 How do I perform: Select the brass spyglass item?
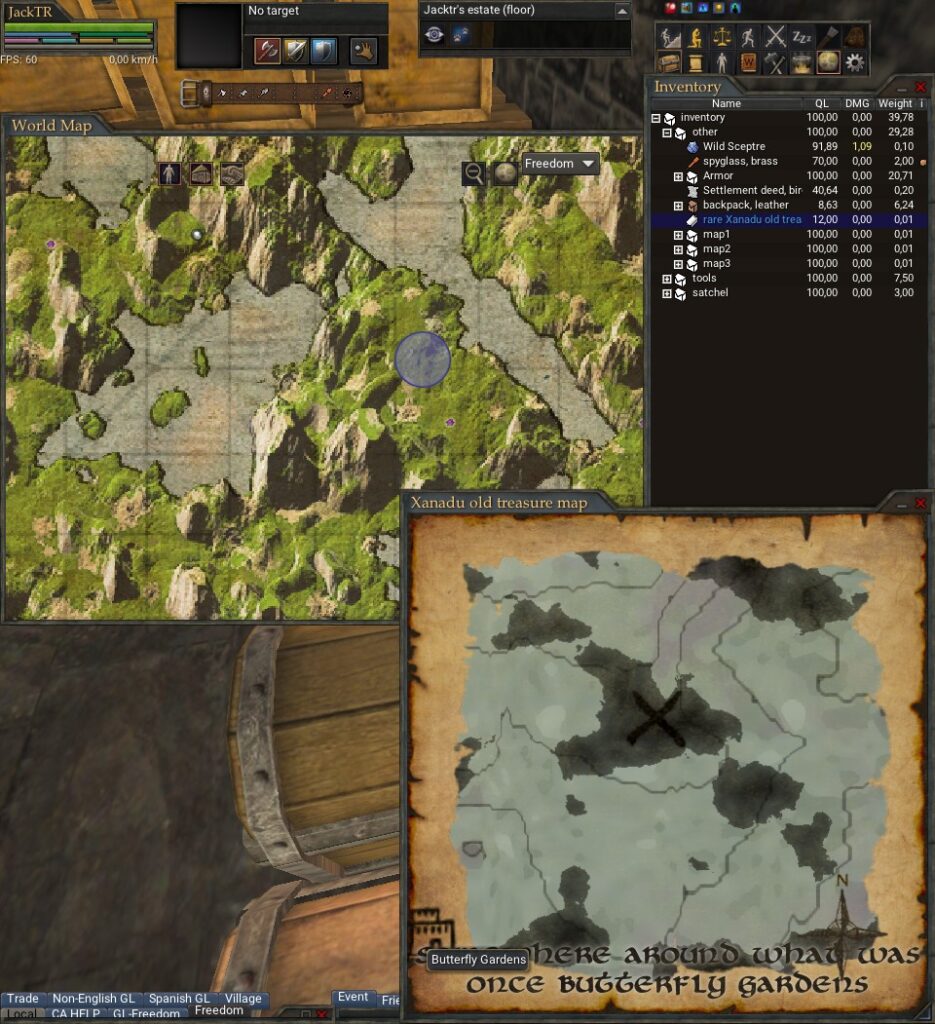point(739,162)
